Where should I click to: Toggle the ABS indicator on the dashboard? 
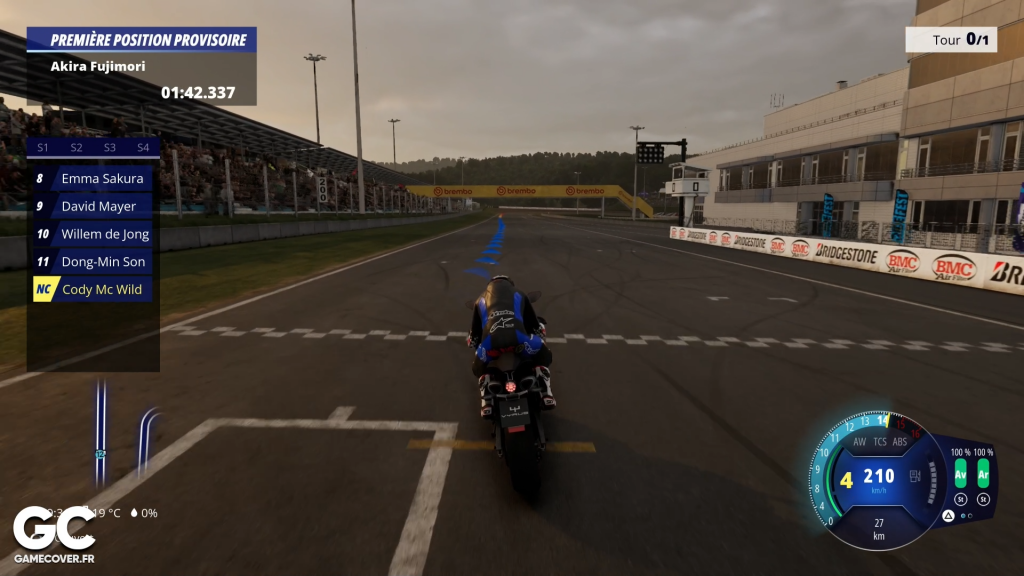pyautogui.click(x=900, y=441)
